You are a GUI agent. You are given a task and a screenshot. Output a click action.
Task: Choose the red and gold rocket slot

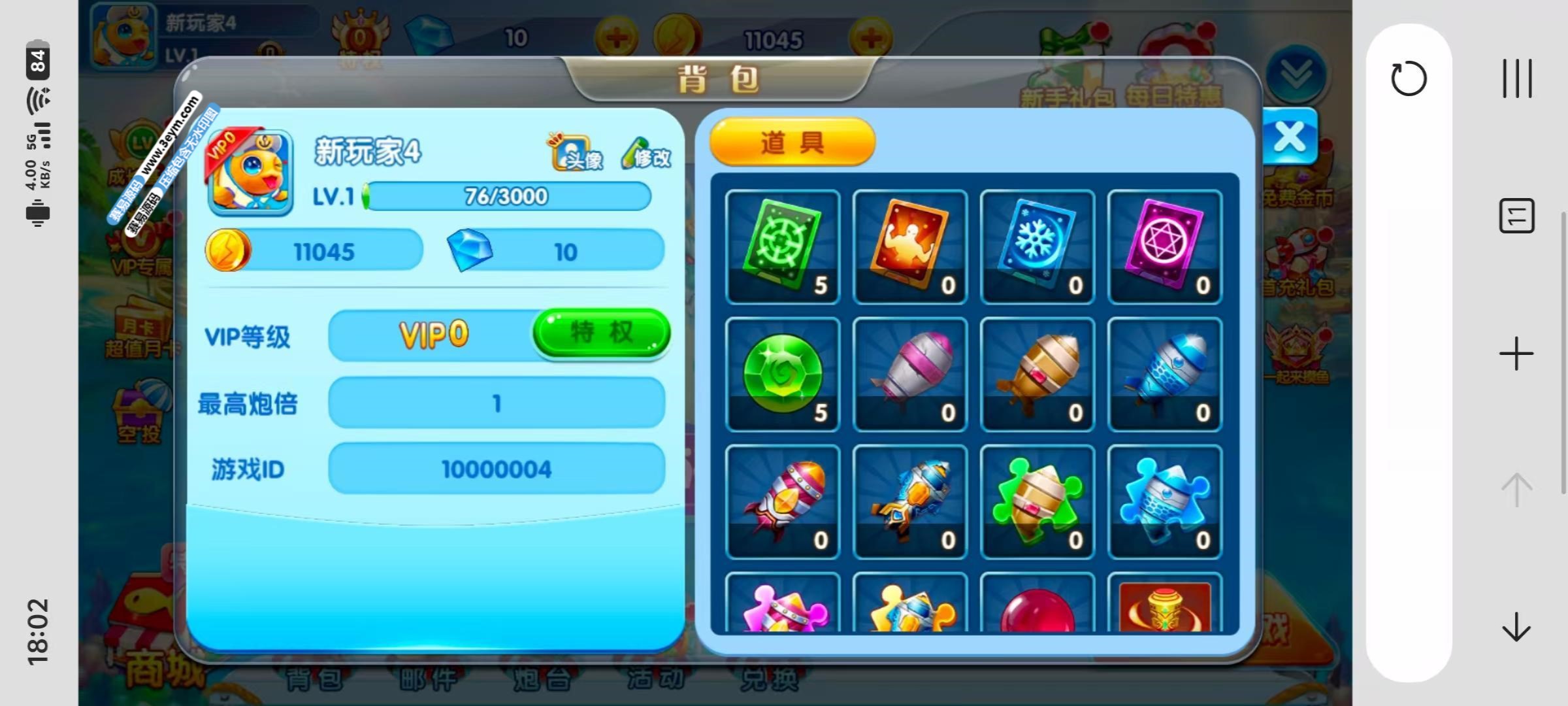[783, 501]
